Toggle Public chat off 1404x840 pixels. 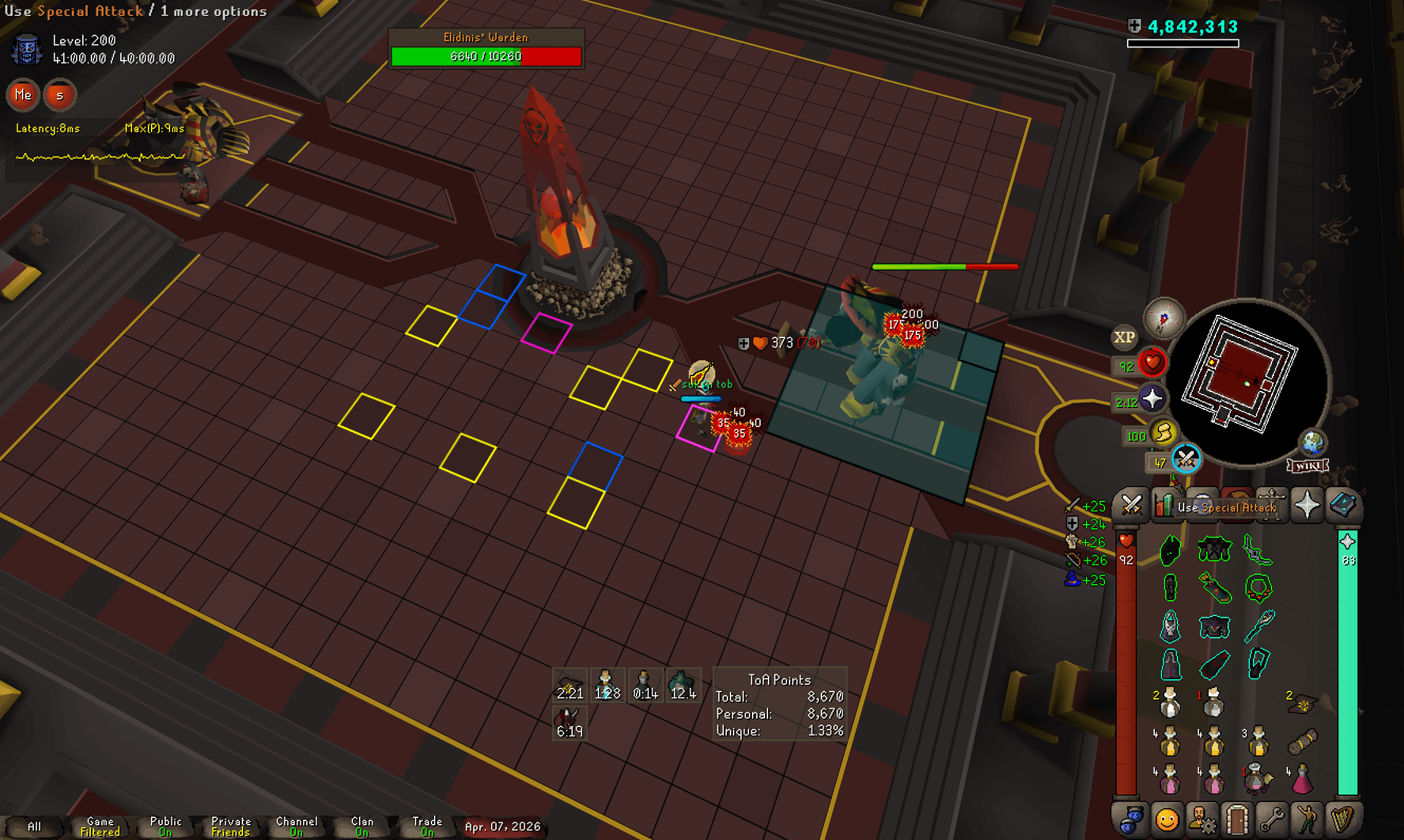164,826
